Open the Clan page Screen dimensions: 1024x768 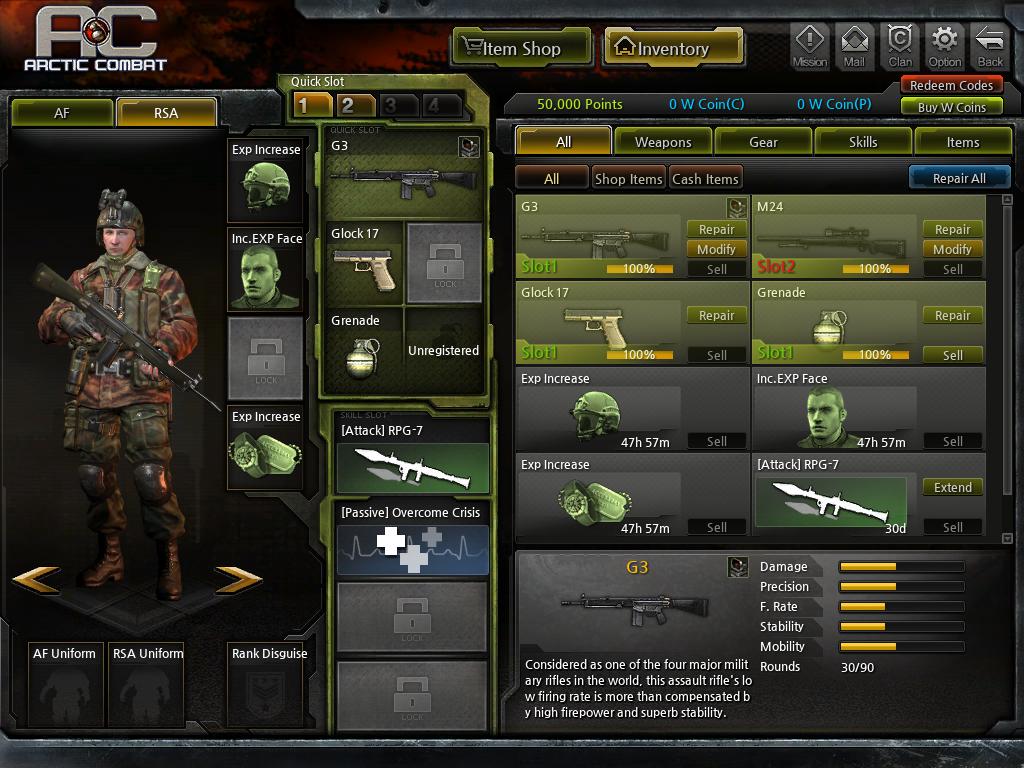(x=900, y=46)
